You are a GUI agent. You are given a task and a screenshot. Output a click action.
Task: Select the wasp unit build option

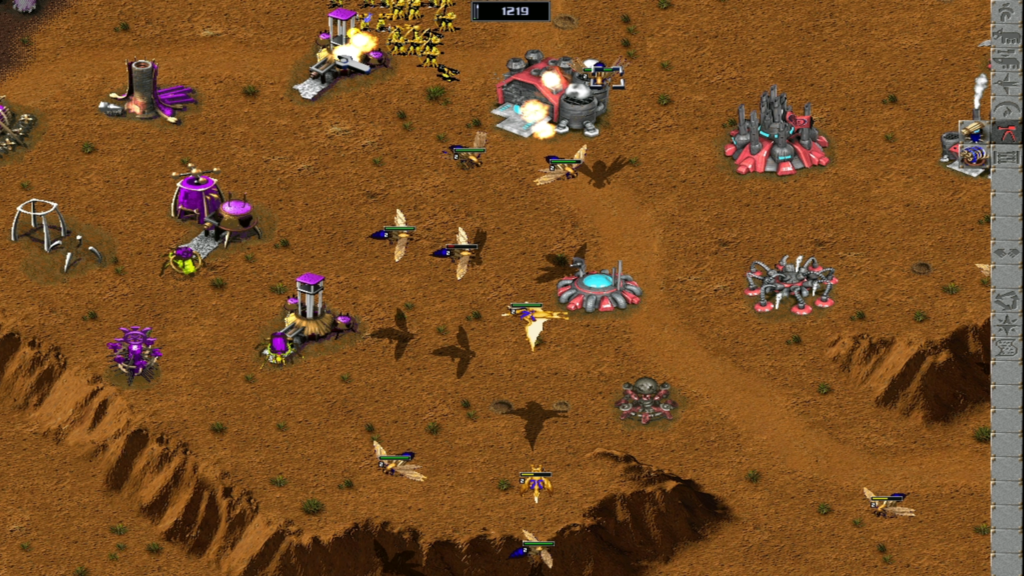pos(975,132)
